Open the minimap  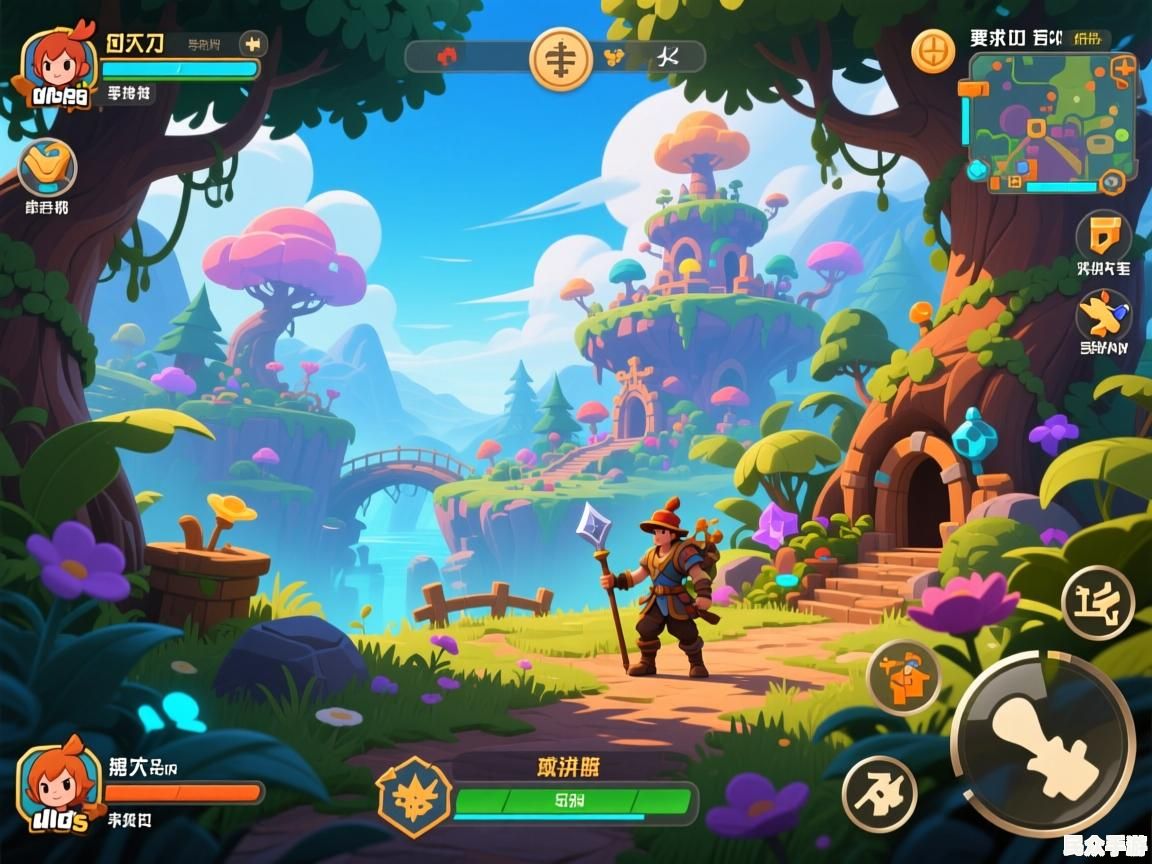(x=1051, y=122)
